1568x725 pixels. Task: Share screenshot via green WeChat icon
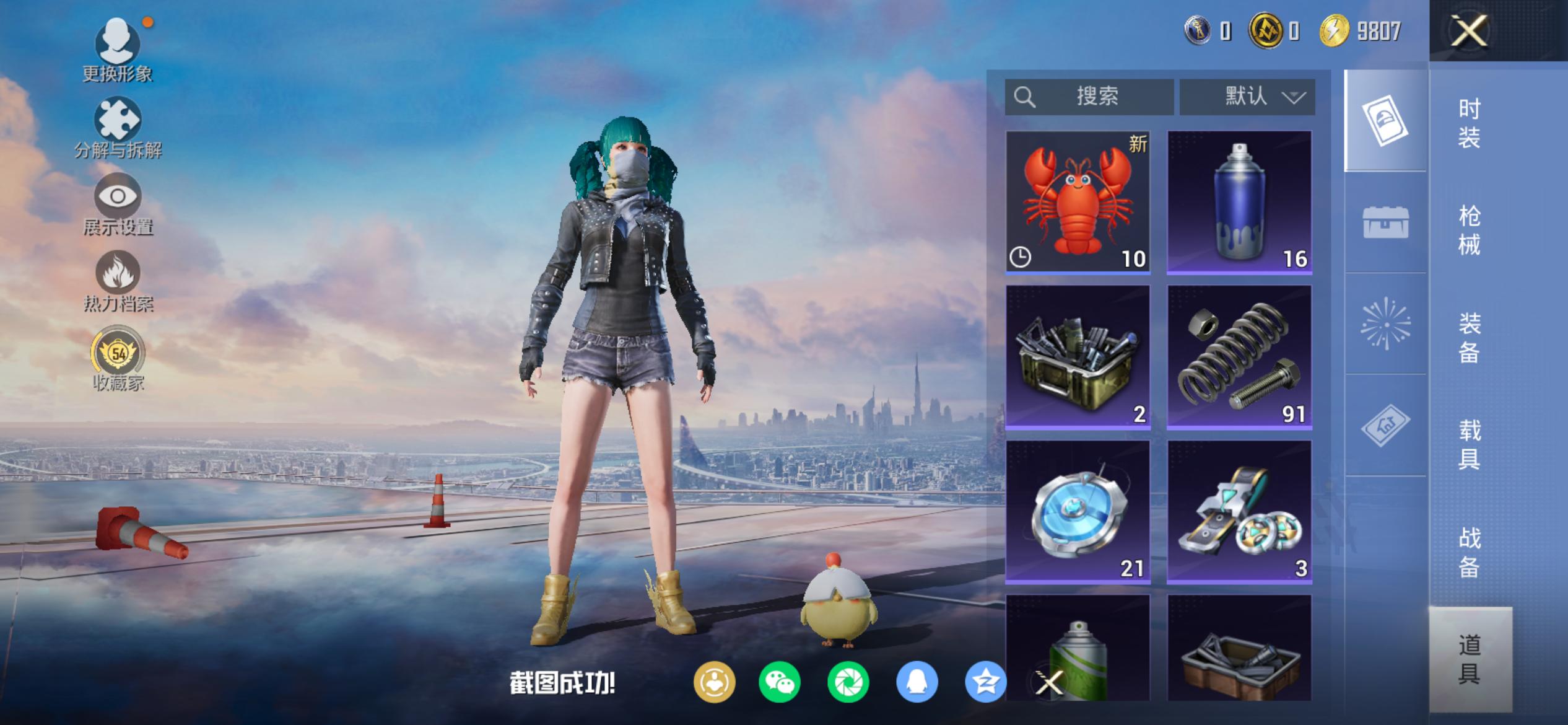779,682
